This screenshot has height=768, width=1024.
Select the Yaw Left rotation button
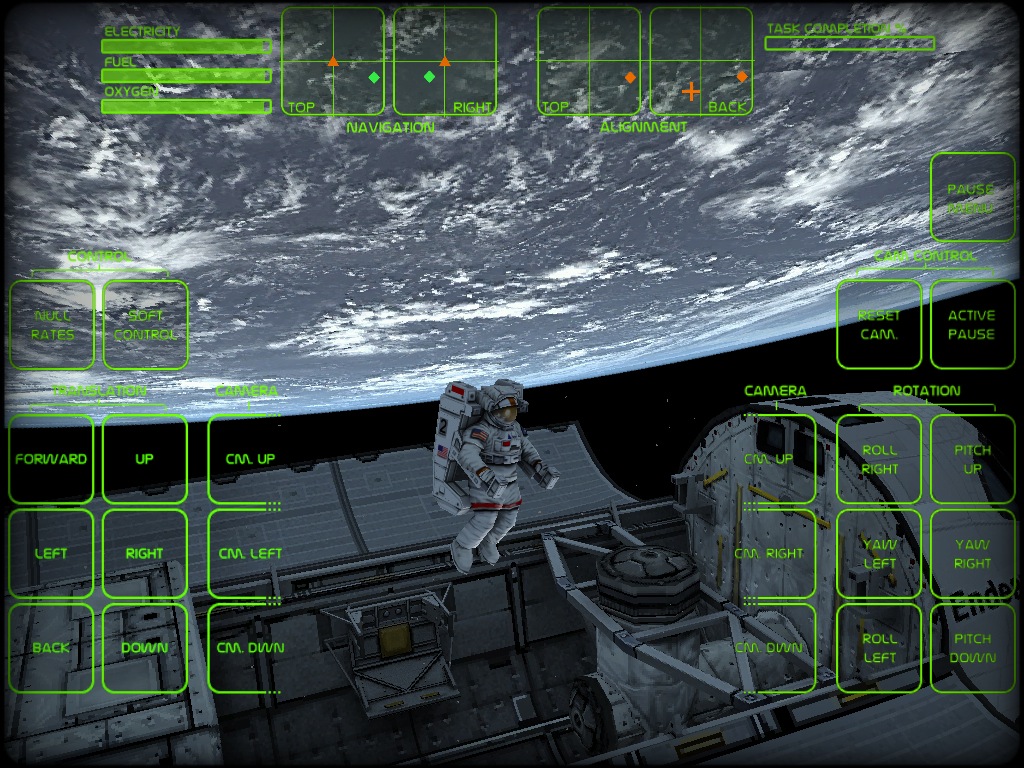tap(879, 553)
